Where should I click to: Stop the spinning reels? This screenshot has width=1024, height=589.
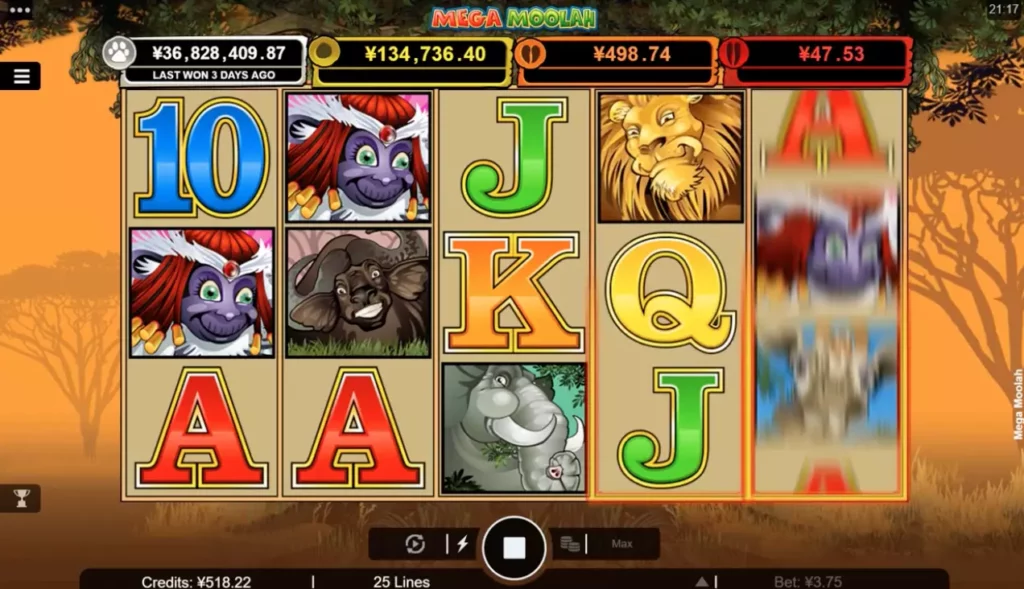click(x=514, y=547)
